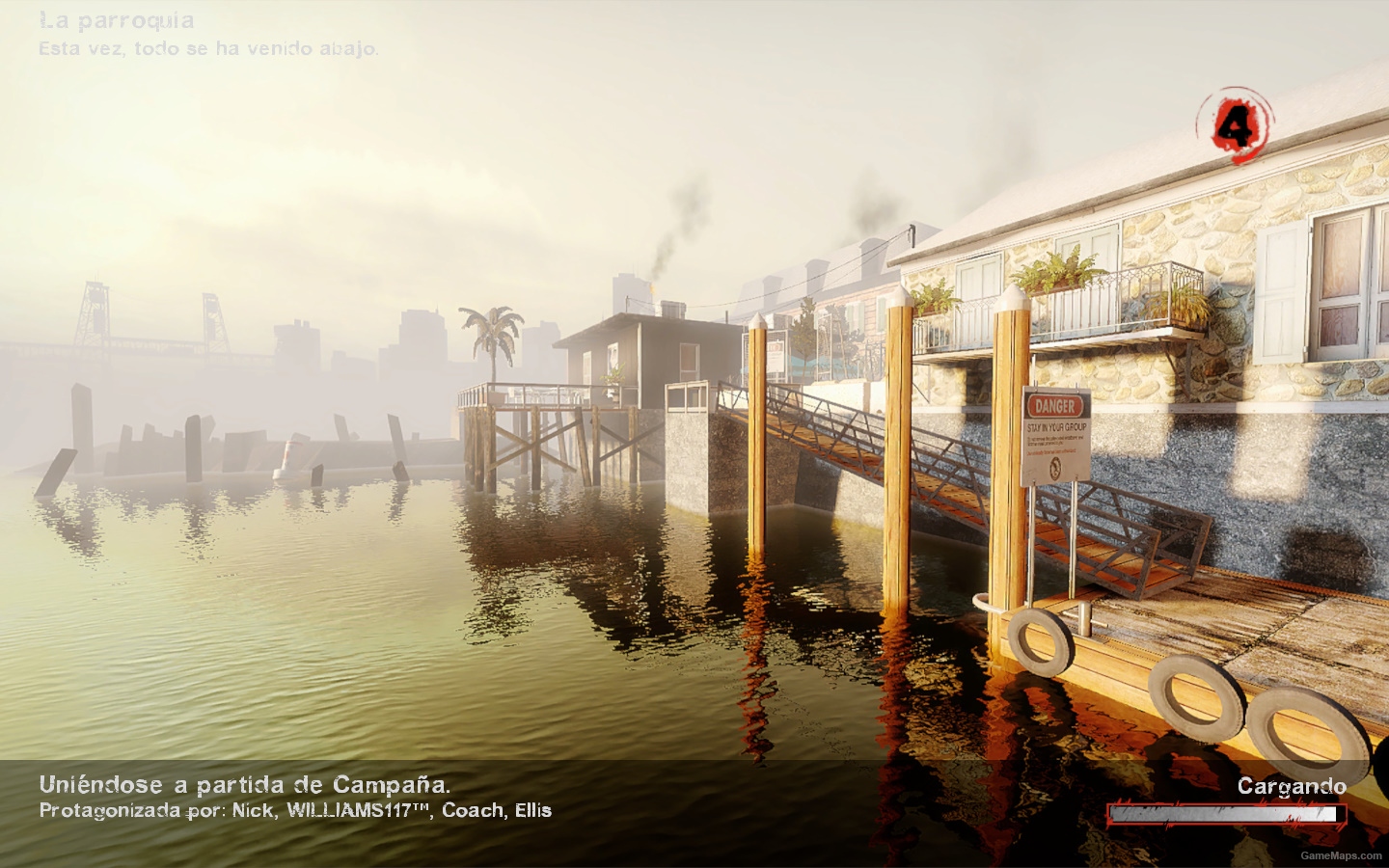Switch to the 'Cargando' status label
The height and width of the screenshot is (868, 1389).
(1293, 786)
